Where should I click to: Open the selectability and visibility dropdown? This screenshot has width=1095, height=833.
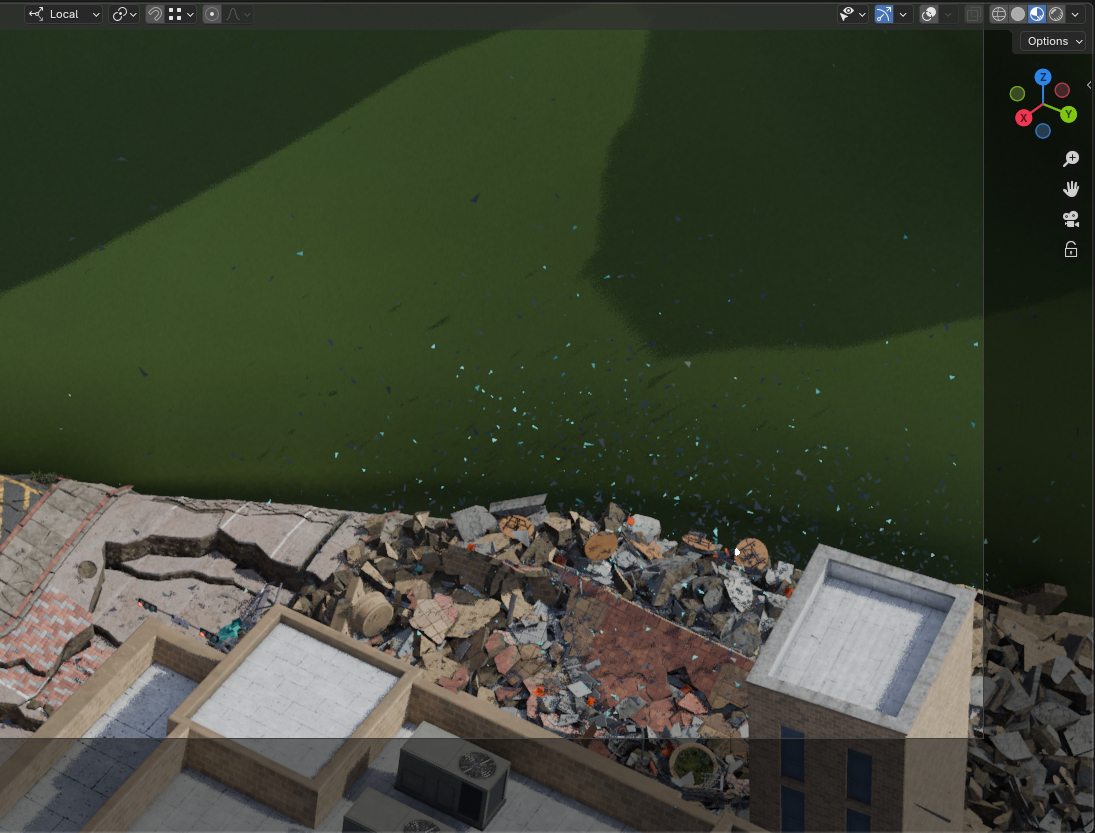click(x=852, y=14)
